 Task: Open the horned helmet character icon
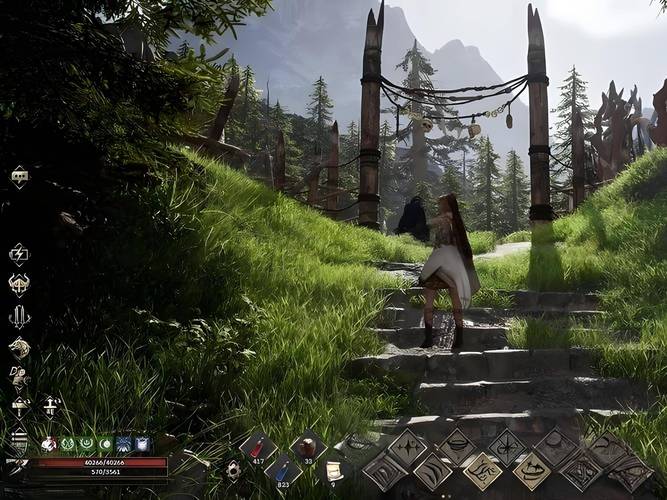(19, 285)
